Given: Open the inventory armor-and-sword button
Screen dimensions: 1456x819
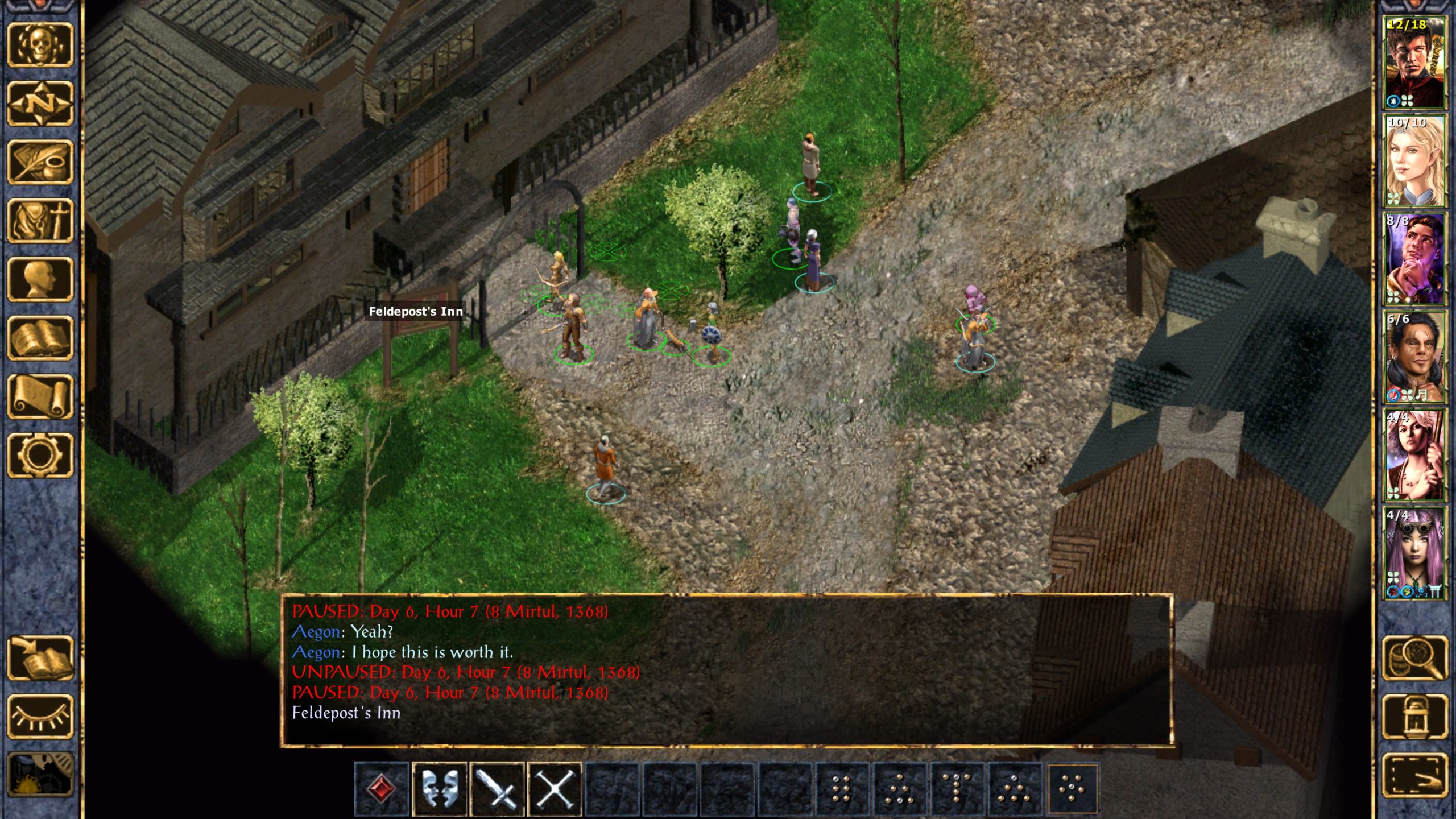Looking at the screenshot, I should tap(40, 221).
